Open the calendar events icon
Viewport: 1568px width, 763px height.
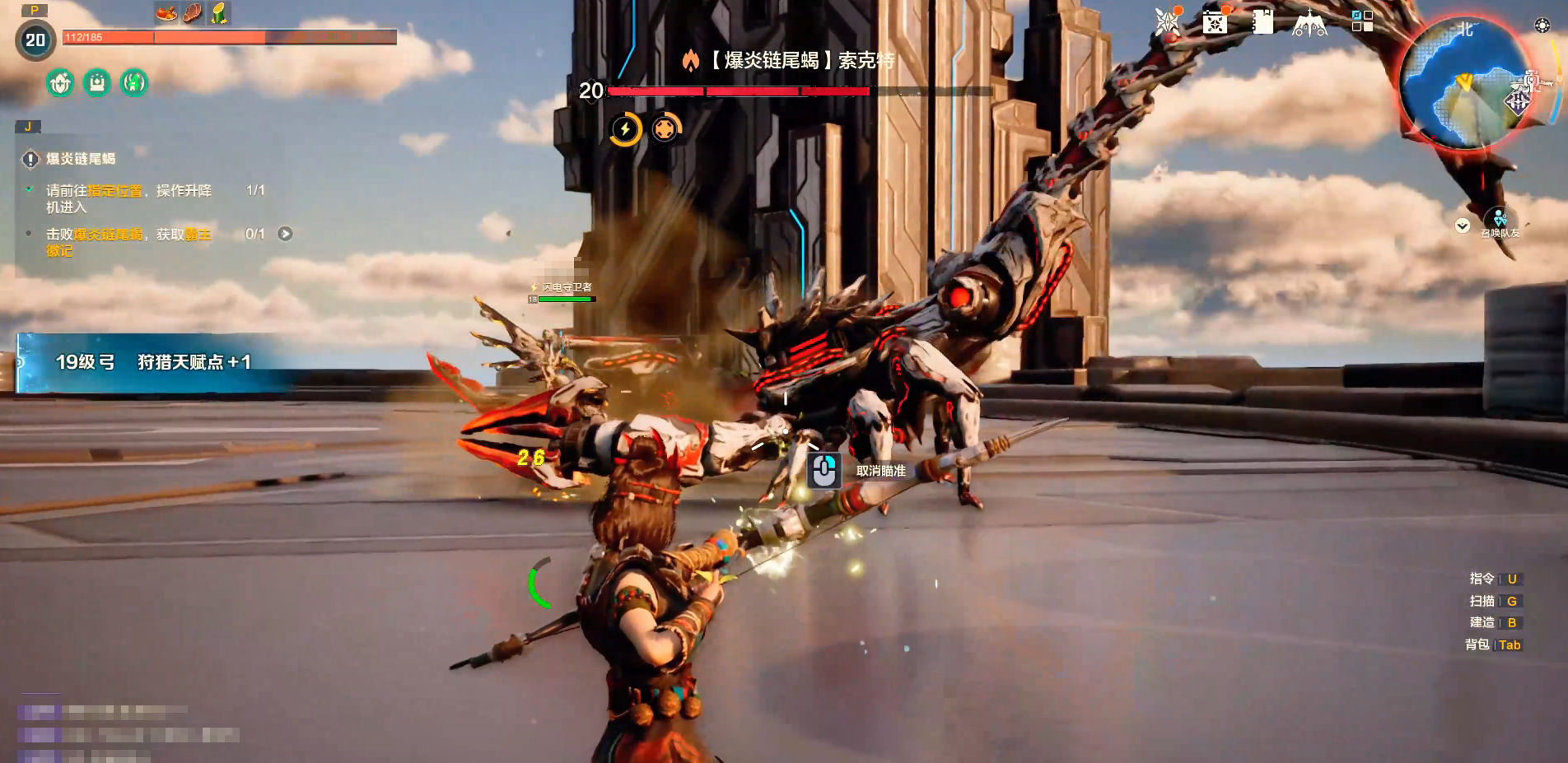pyautogui.click(x=1215, y=22)
